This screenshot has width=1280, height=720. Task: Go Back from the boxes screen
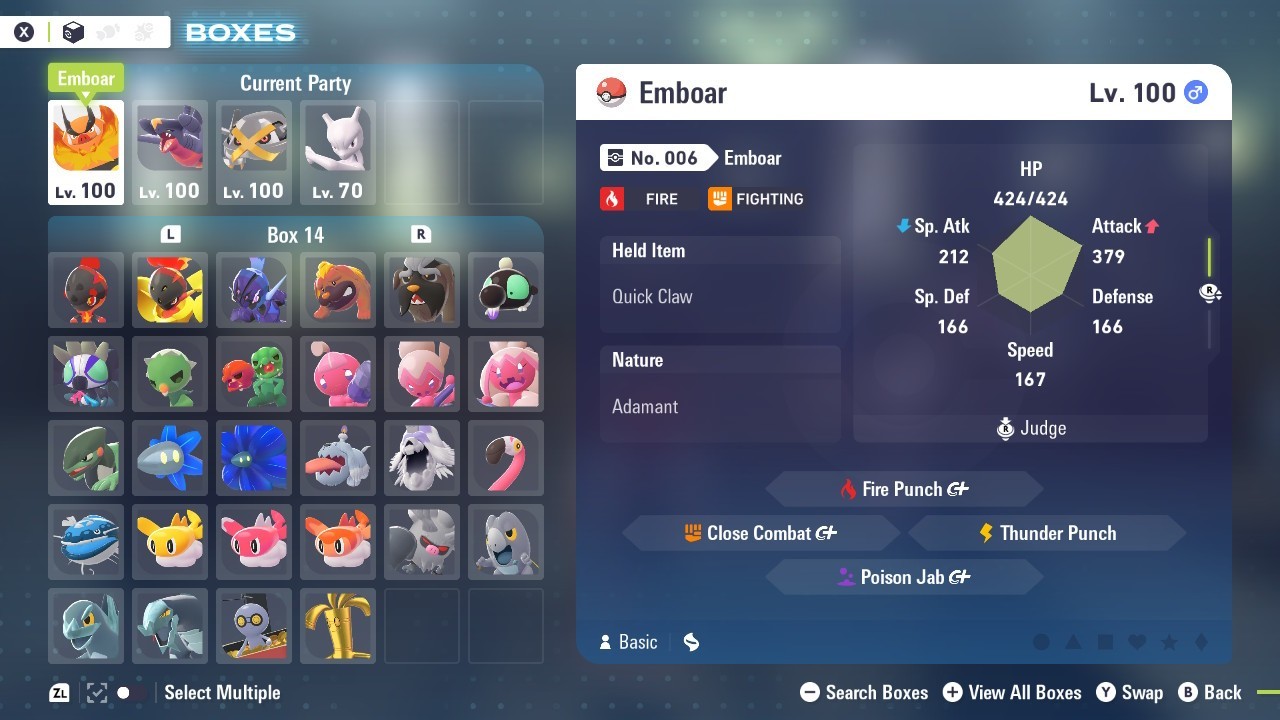click(x=1210, y=692)
